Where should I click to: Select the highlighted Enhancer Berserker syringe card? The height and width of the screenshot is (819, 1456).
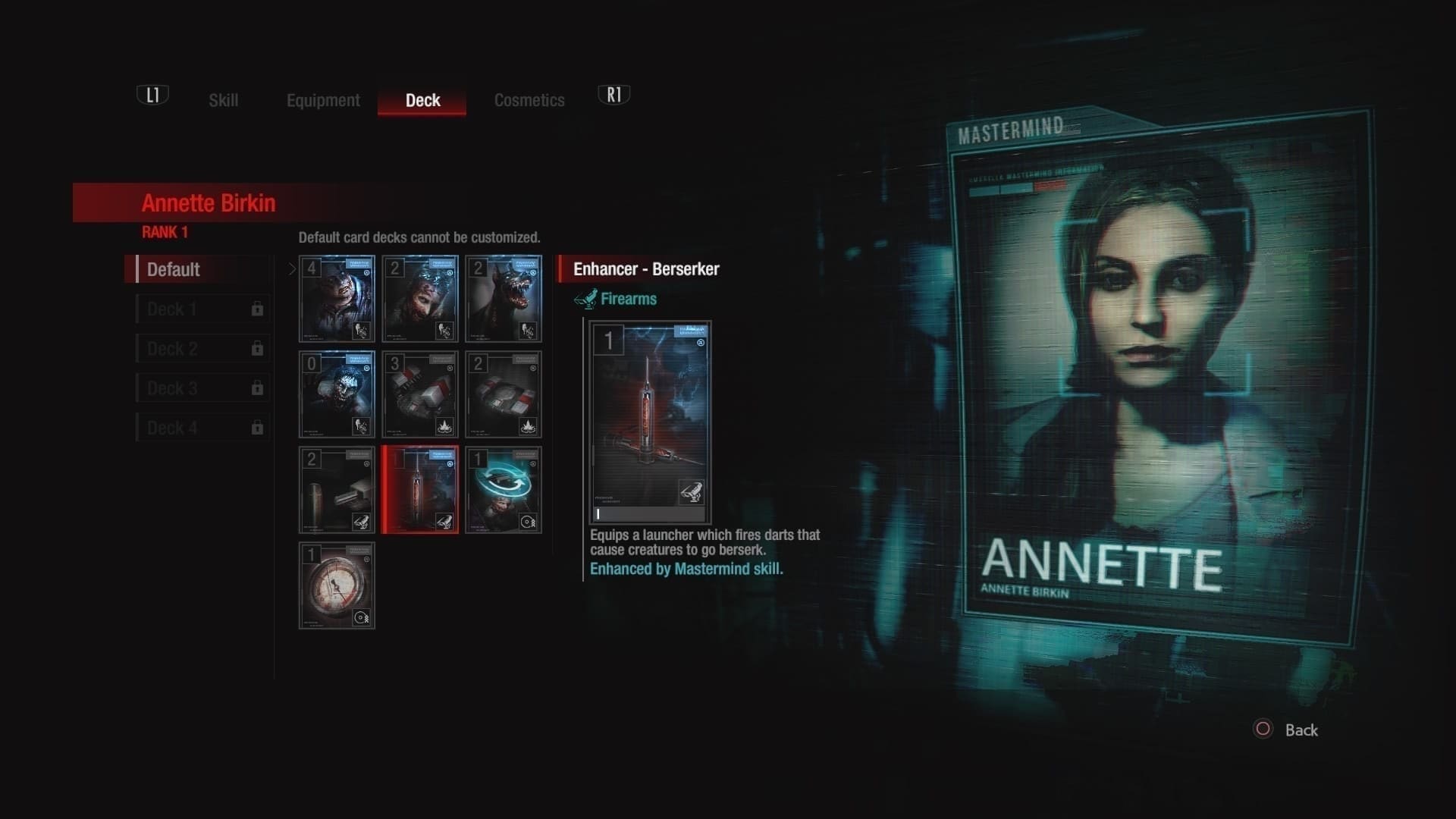[420, 490]
